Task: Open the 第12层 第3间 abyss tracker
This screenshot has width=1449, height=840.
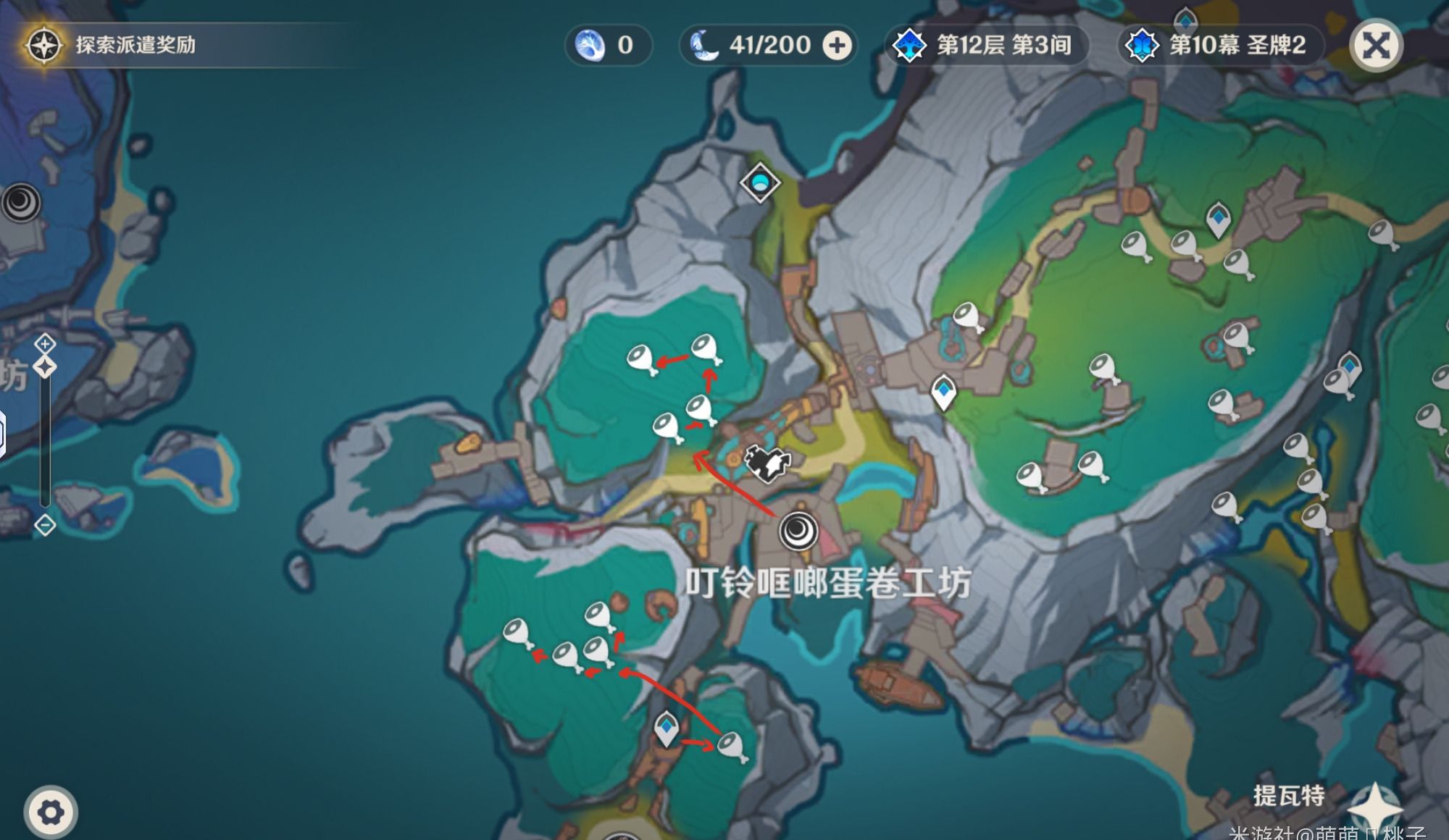Action: (x=987, y=46)
